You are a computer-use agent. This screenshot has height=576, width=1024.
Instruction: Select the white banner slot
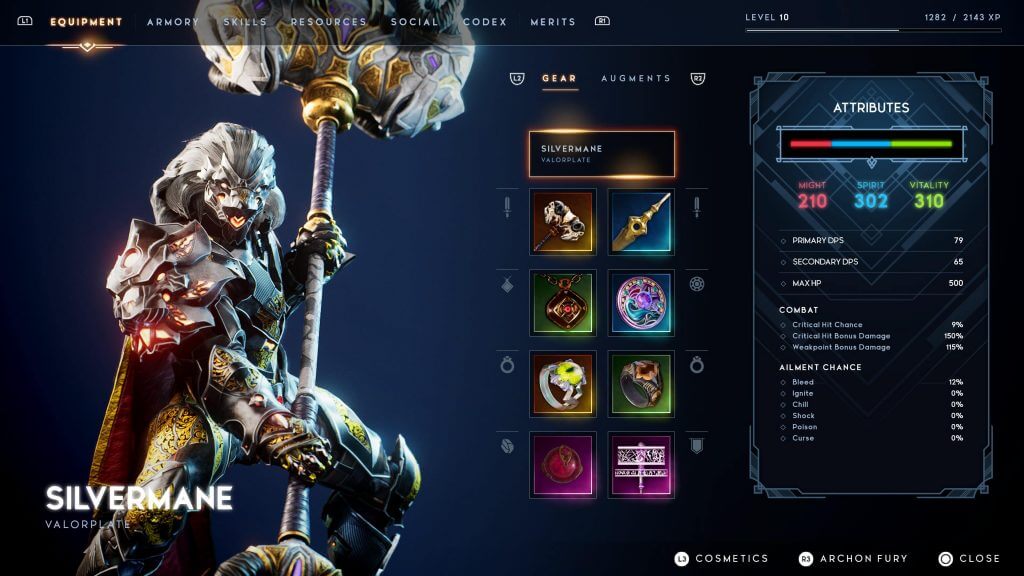click(x=641, y=465)
